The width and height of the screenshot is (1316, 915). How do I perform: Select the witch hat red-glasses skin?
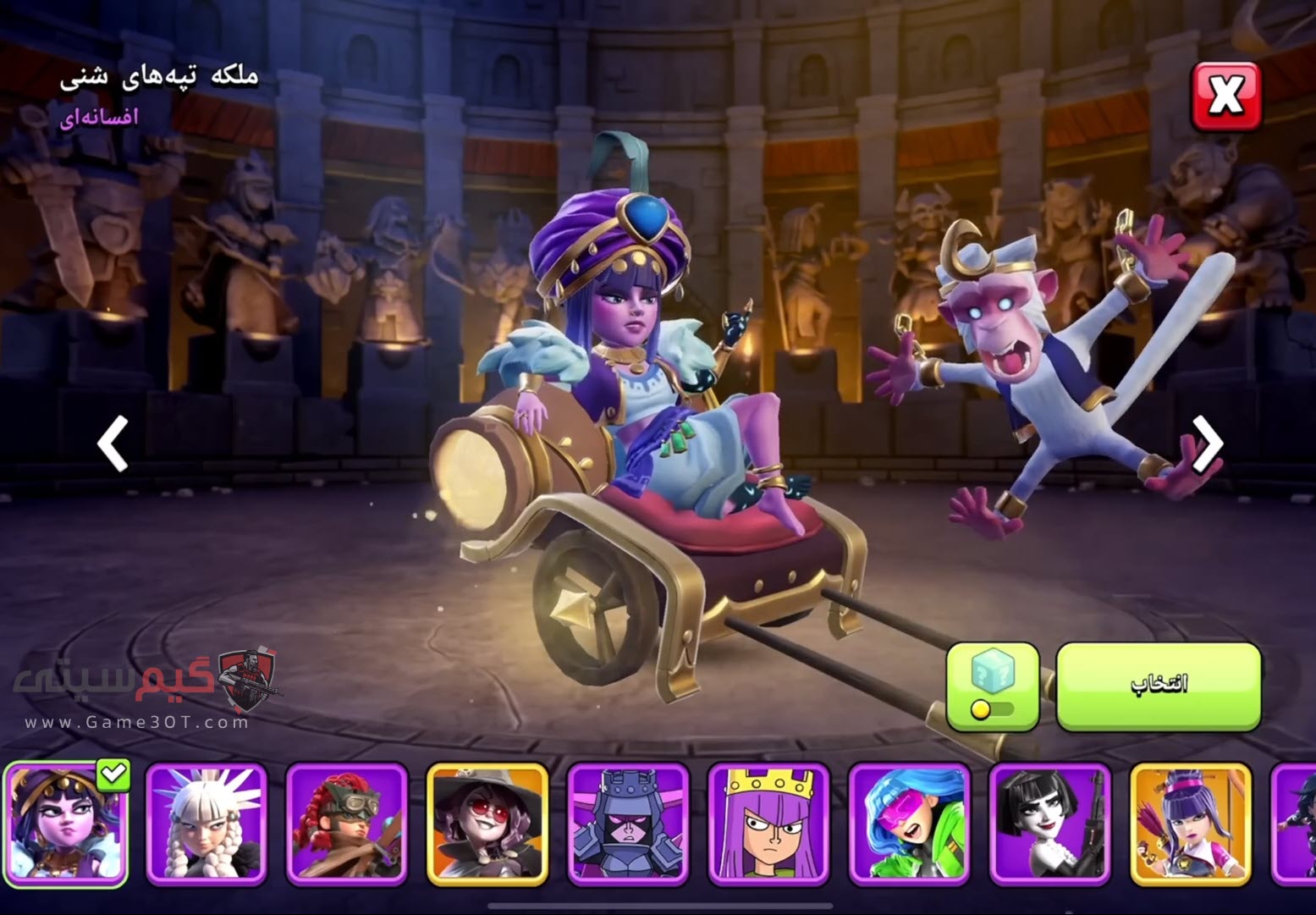[x=487, y=823]
